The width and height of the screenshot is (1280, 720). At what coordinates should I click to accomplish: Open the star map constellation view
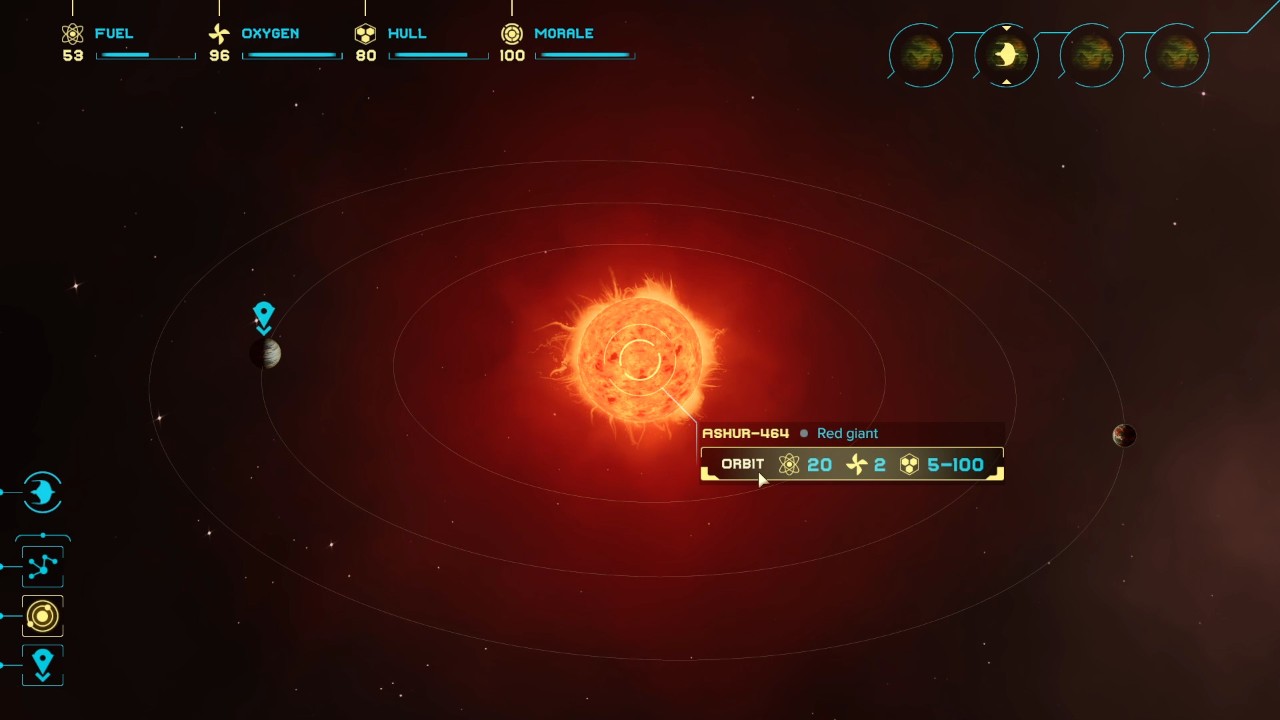point(42,567)
